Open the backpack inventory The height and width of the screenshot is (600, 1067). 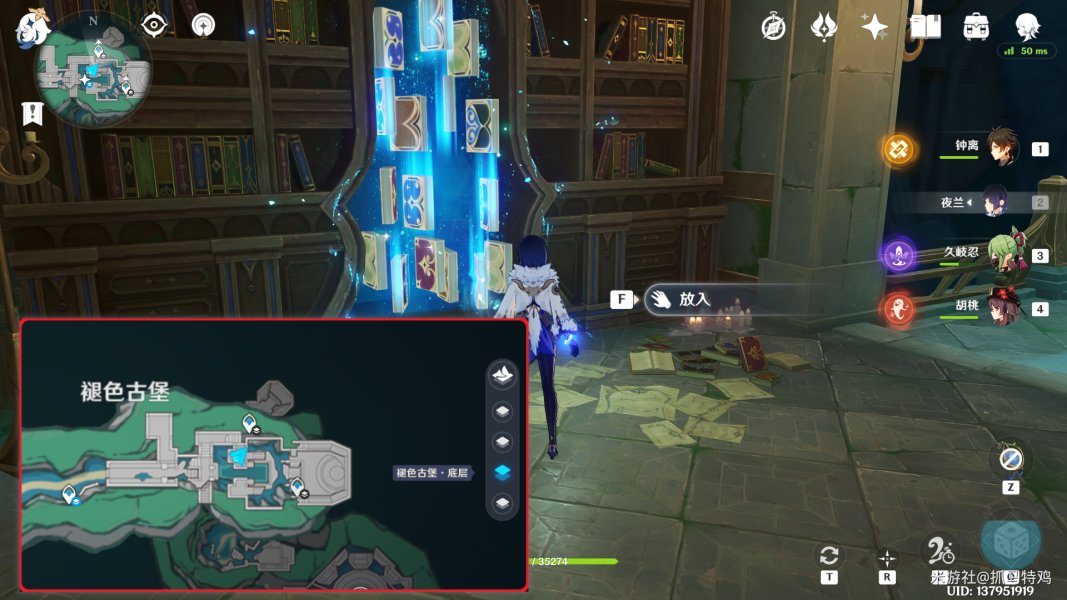pos(976,27)
